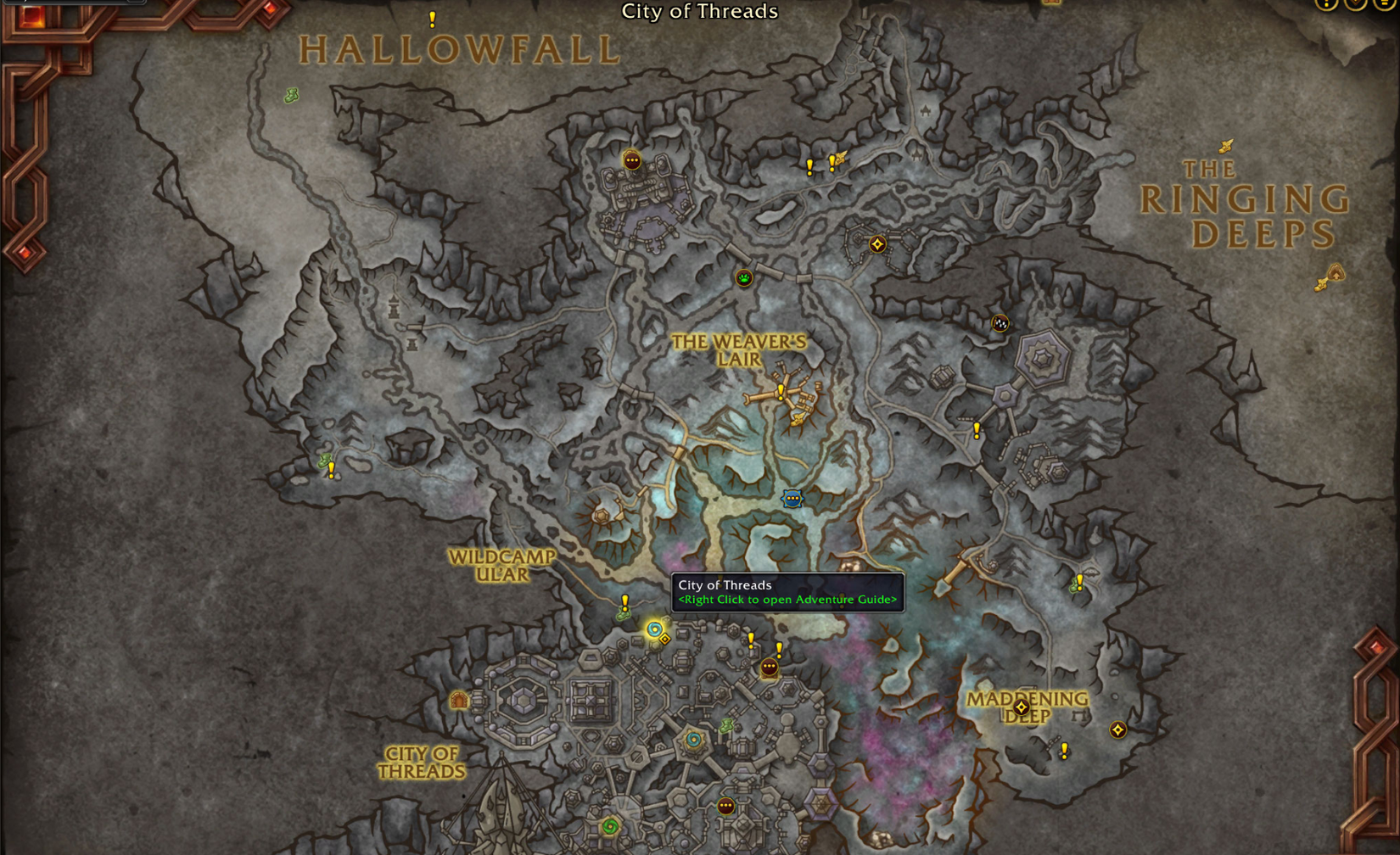Click the blue speech bubble marker on the map
Screen dimensions: 1400x855
tap(792, 499)
